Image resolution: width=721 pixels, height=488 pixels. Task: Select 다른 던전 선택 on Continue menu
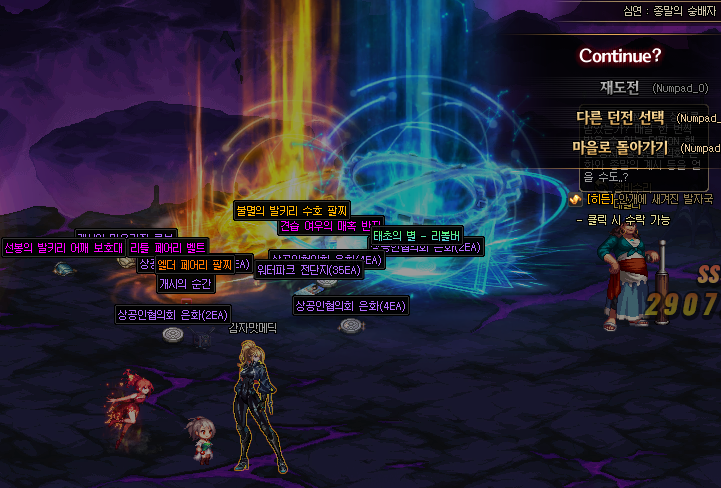click(x=620, y=117)
